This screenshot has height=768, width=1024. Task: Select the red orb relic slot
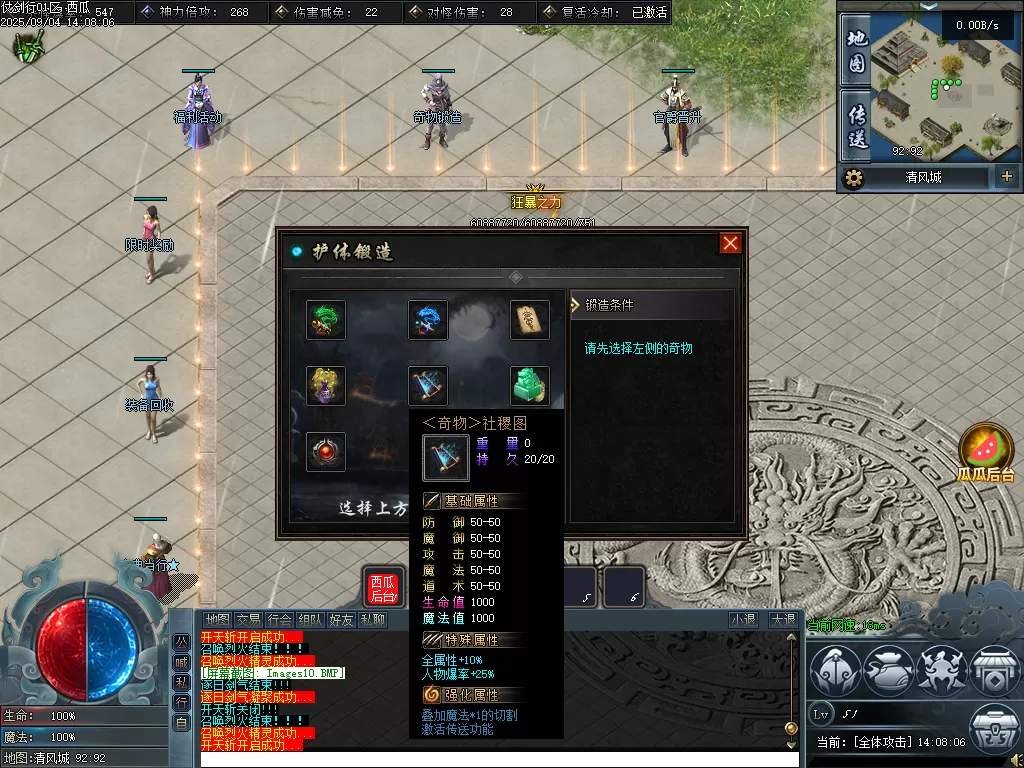[x=326, y=452]
